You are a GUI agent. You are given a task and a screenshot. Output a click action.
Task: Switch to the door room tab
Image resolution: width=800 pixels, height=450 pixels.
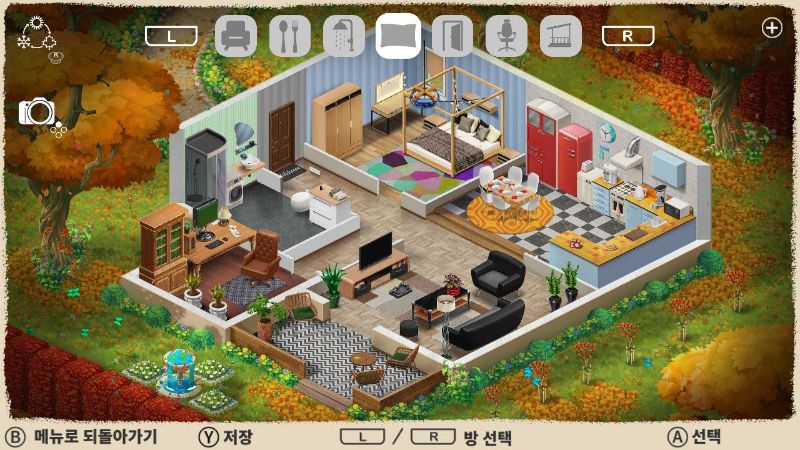click(452, 36)
